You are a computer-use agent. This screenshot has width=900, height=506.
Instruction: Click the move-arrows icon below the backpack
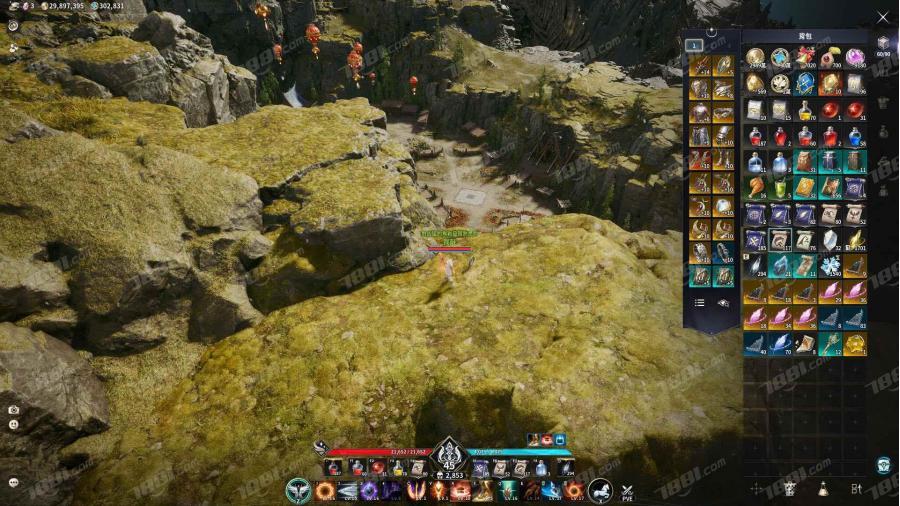tap(757, 488)
